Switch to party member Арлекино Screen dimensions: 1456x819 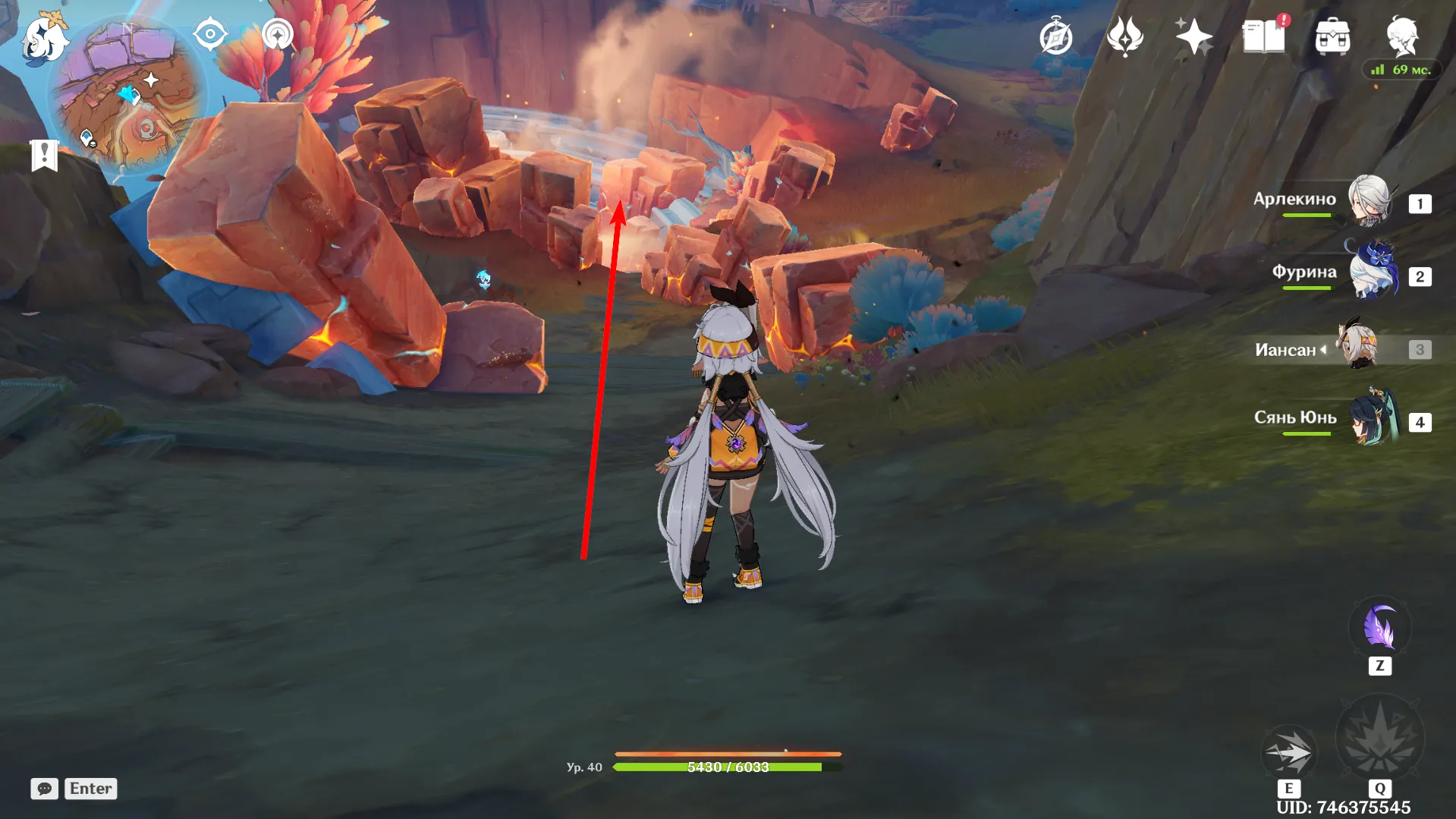click(x=1368, y=200)
